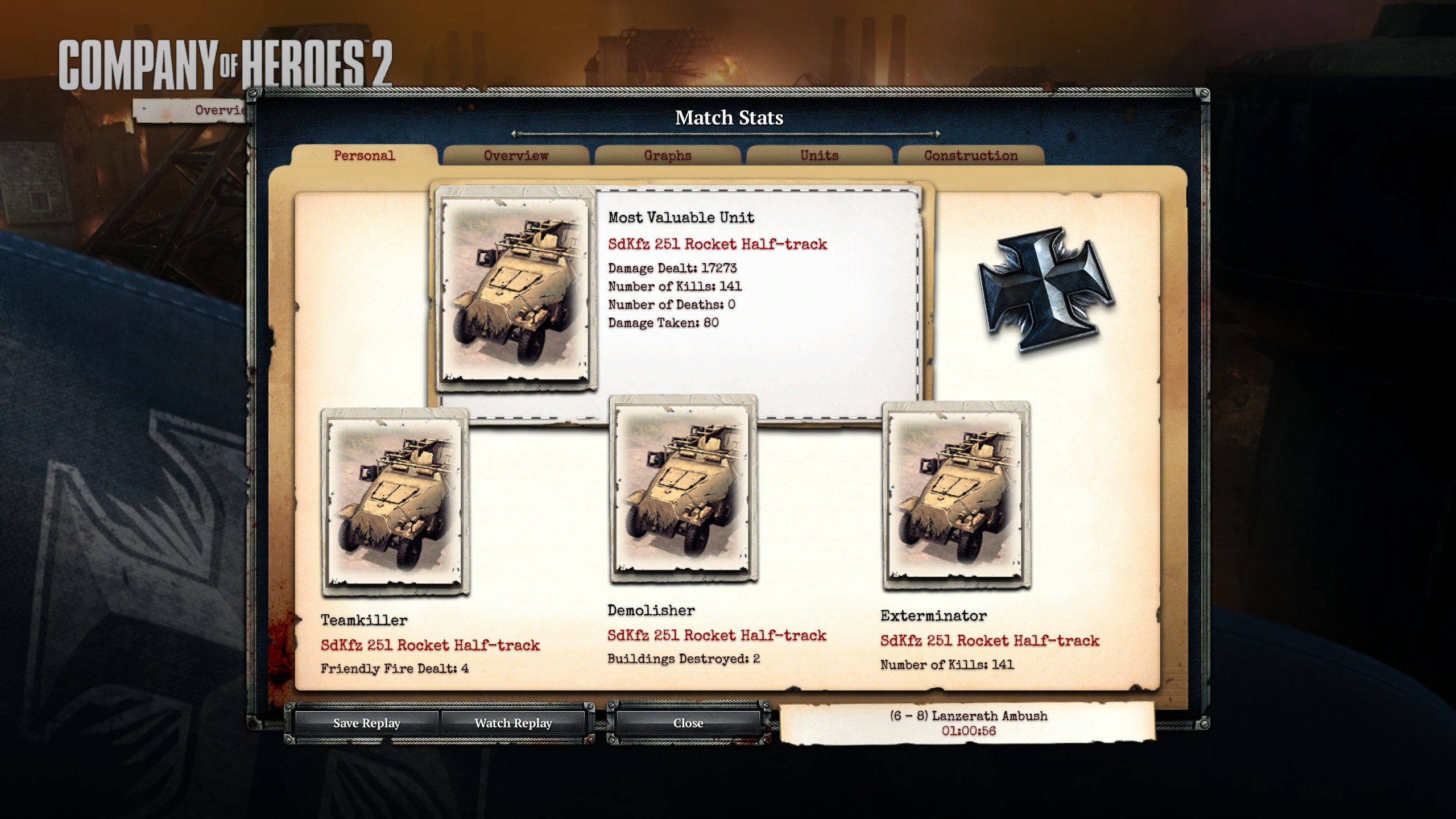This screenshot has height=819, width=1456.
Task: Show the Graphs tab
Action: tap(668, 155)
